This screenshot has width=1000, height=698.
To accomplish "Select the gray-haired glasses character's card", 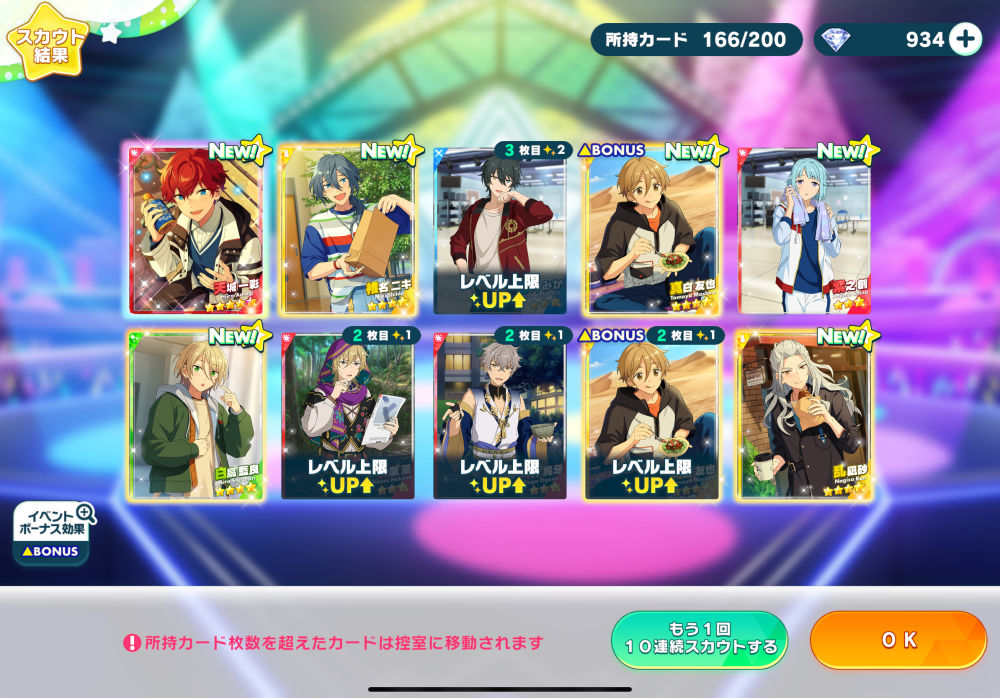I will tap(500, 415).
